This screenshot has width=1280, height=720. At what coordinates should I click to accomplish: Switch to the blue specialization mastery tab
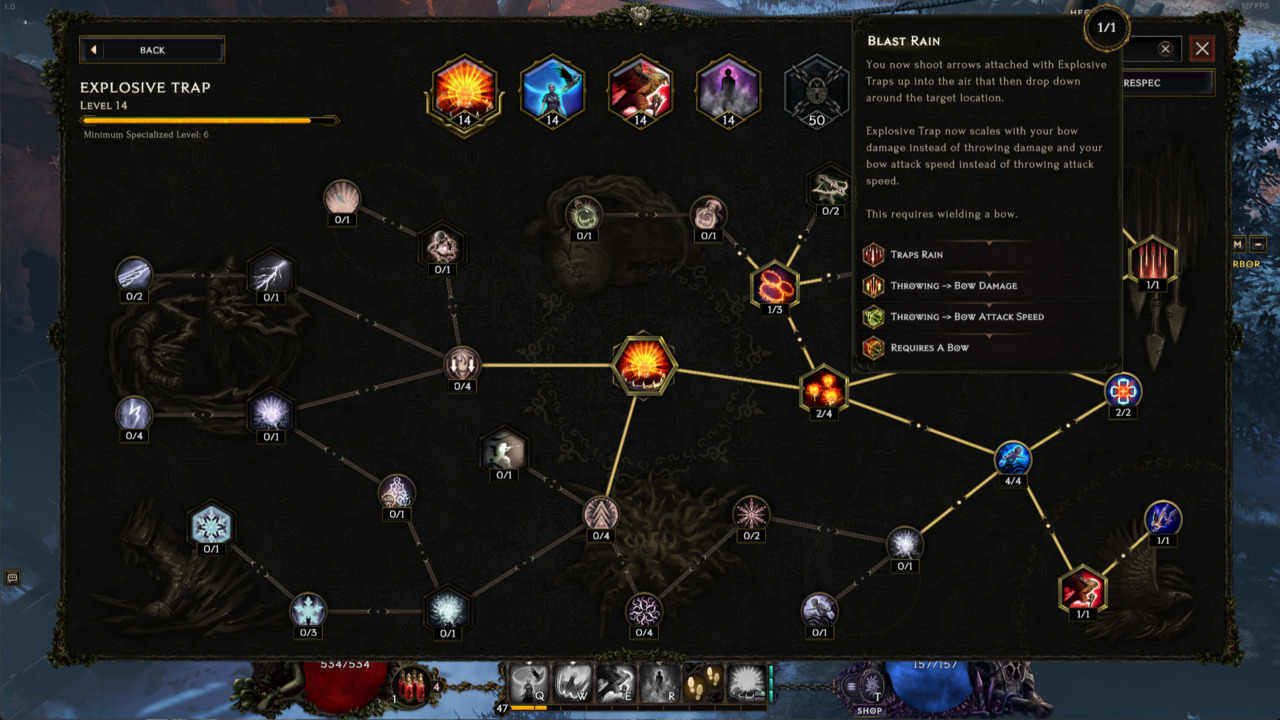(551, 92)
